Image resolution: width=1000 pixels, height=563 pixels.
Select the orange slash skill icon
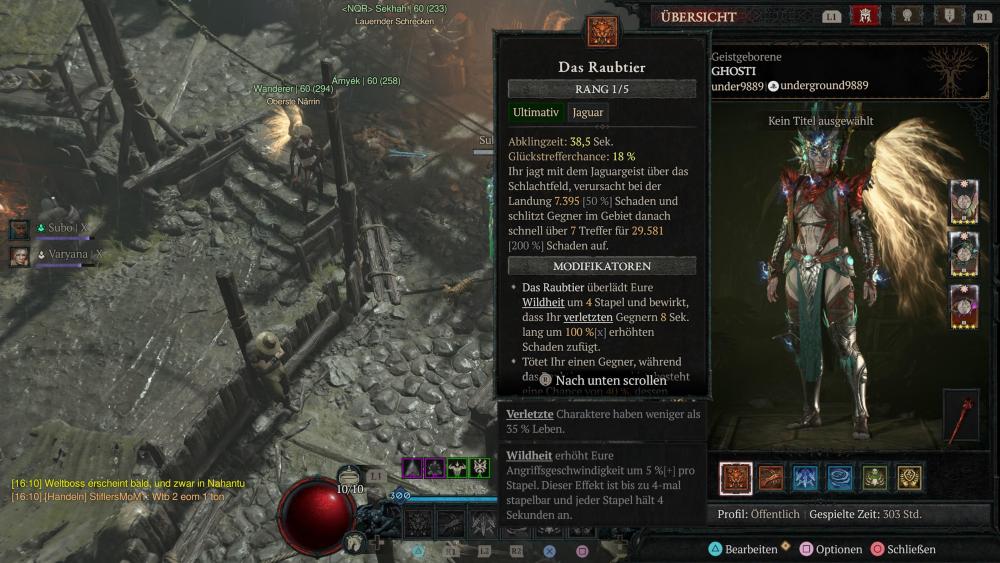[x=771, y=477]
